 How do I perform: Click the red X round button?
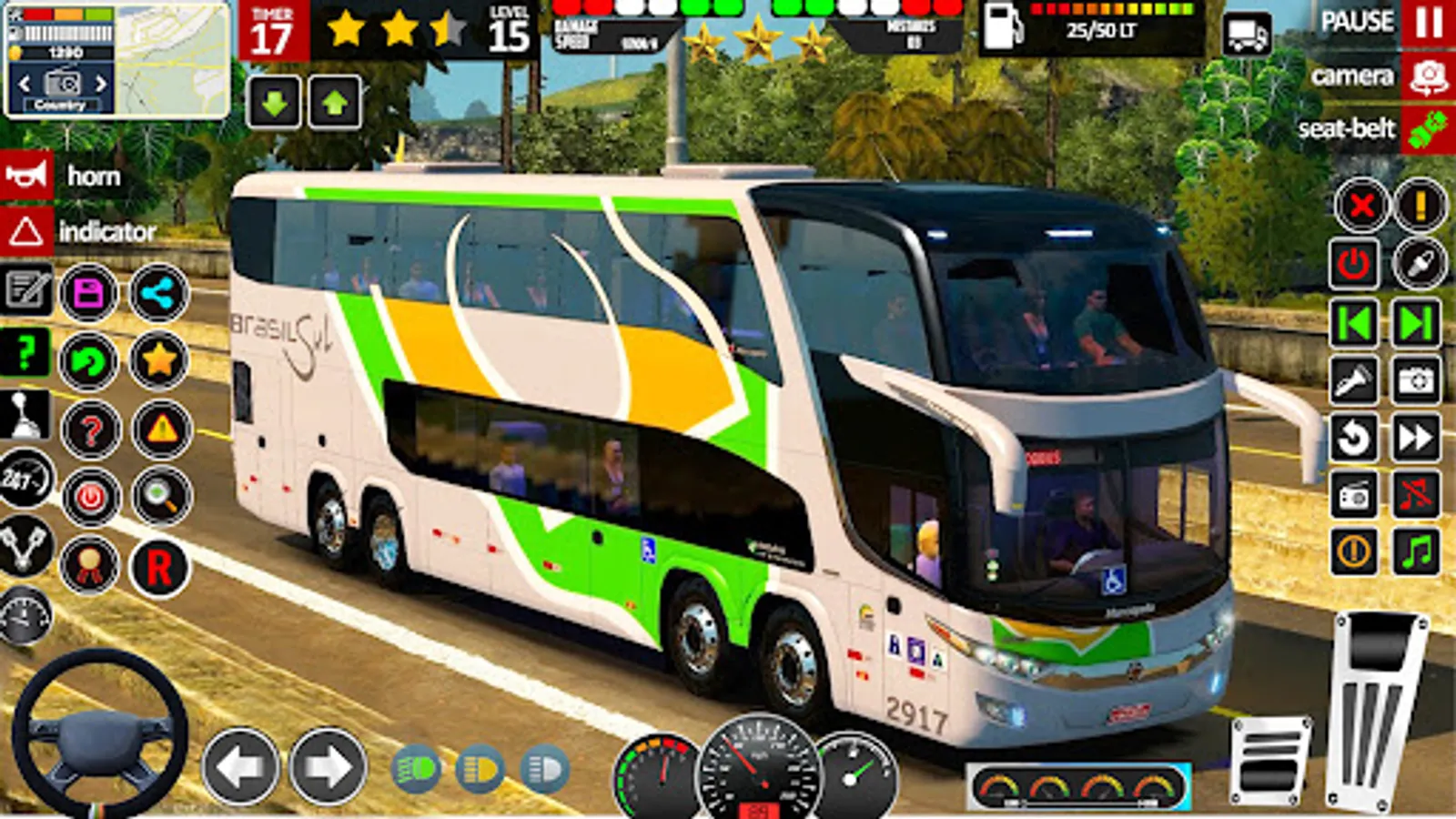1361,206
